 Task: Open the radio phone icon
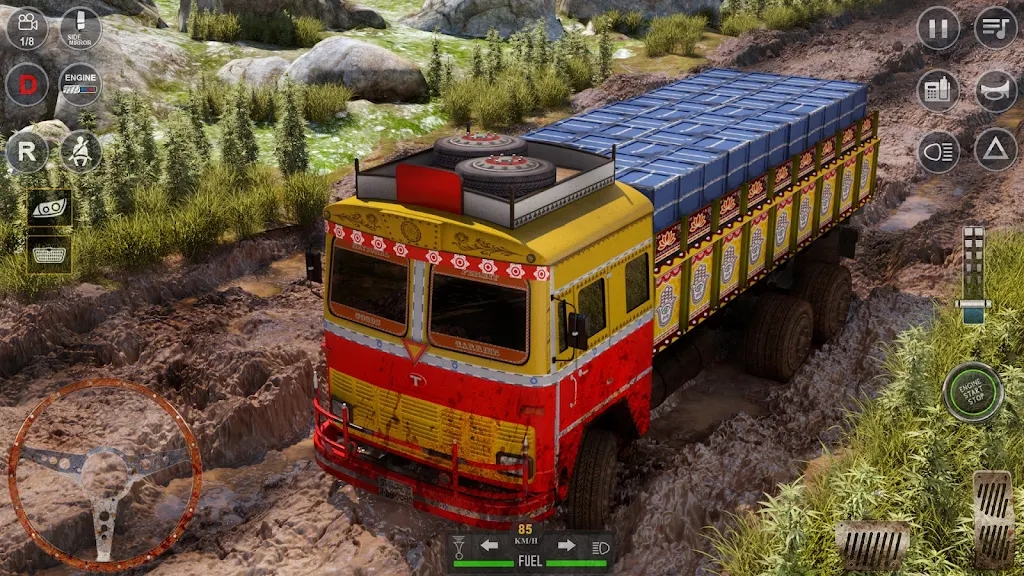coord(938,91)
